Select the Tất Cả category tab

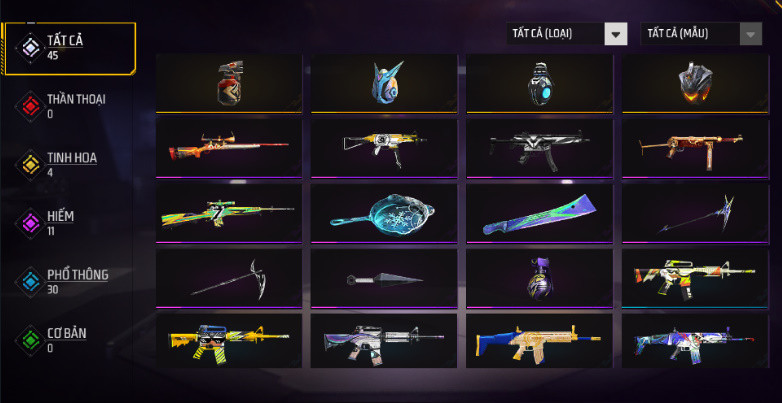point(68,46)
